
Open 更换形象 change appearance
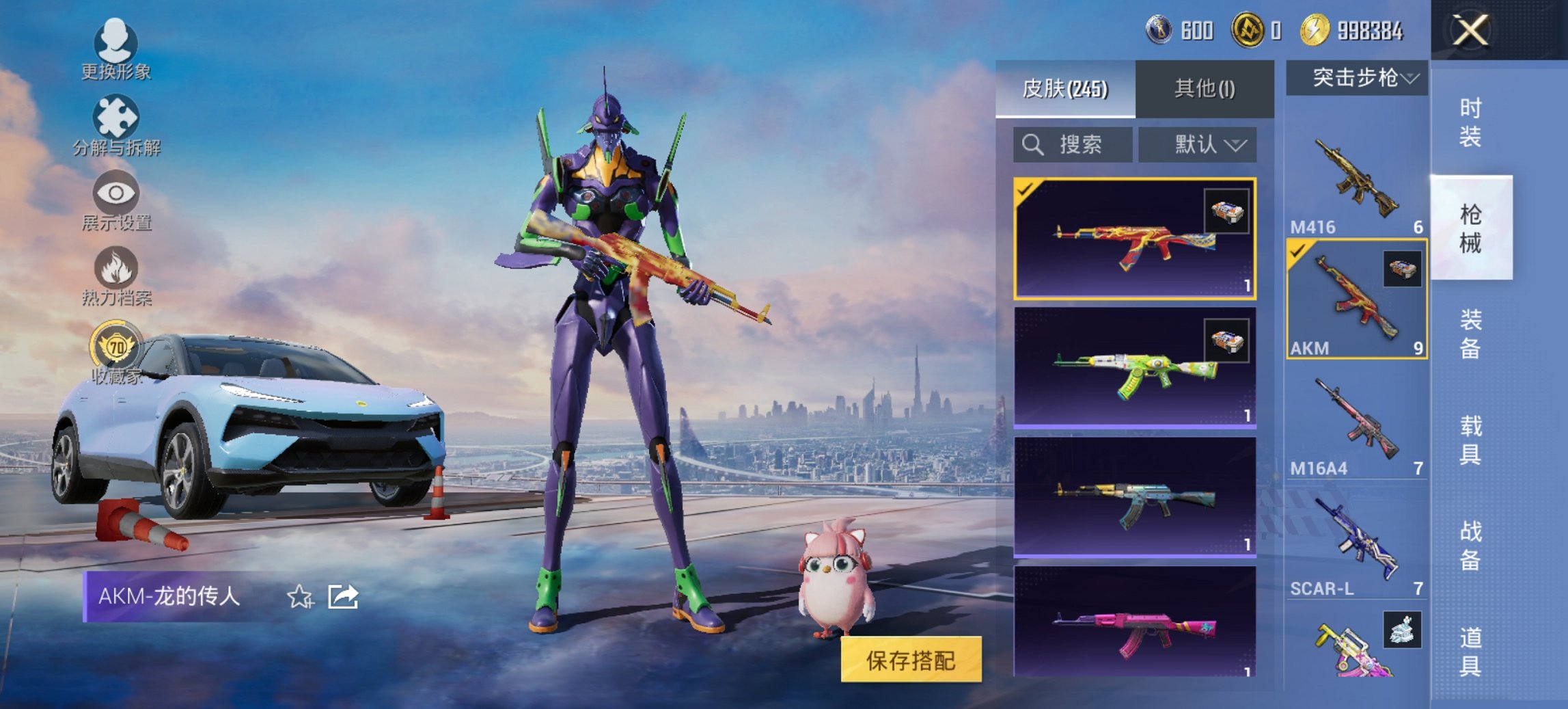tap(115, 48)
